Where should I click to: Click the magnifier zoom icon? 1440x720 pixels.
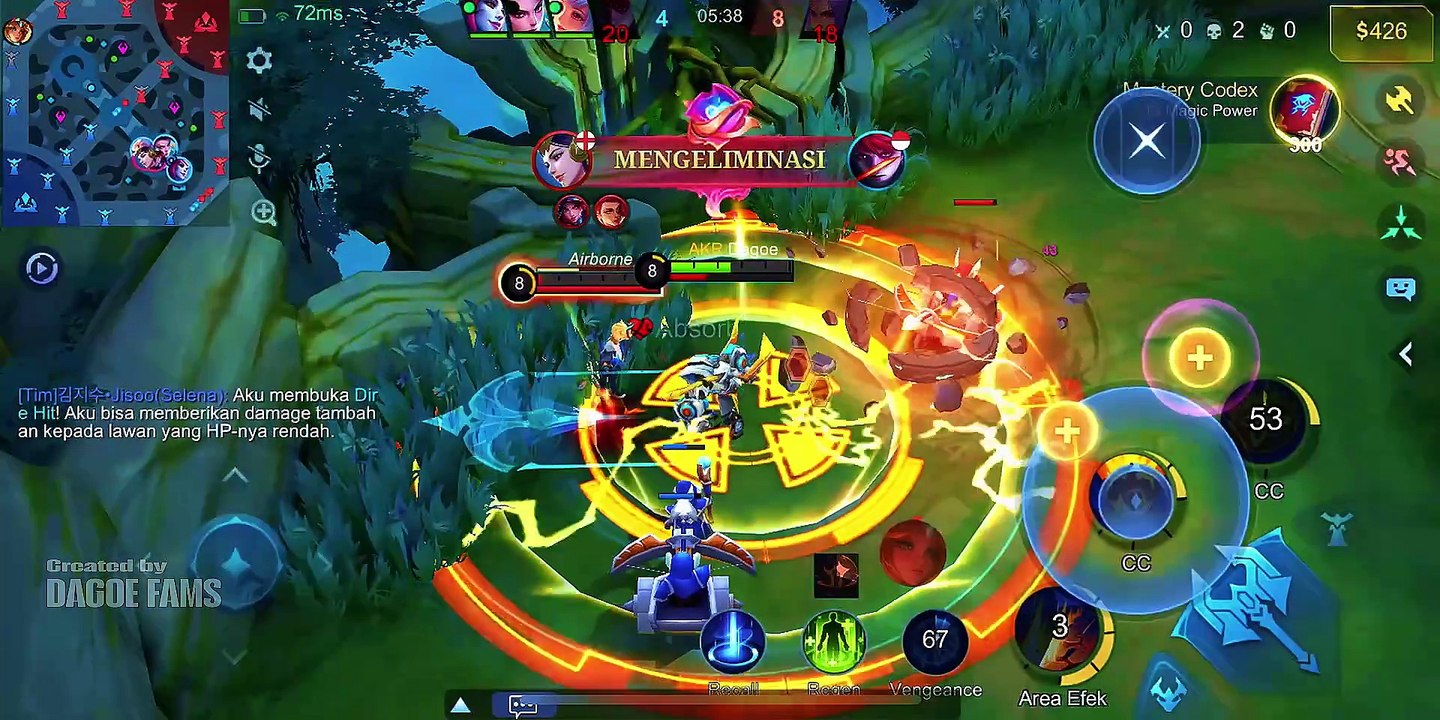(x=264, y=212)
